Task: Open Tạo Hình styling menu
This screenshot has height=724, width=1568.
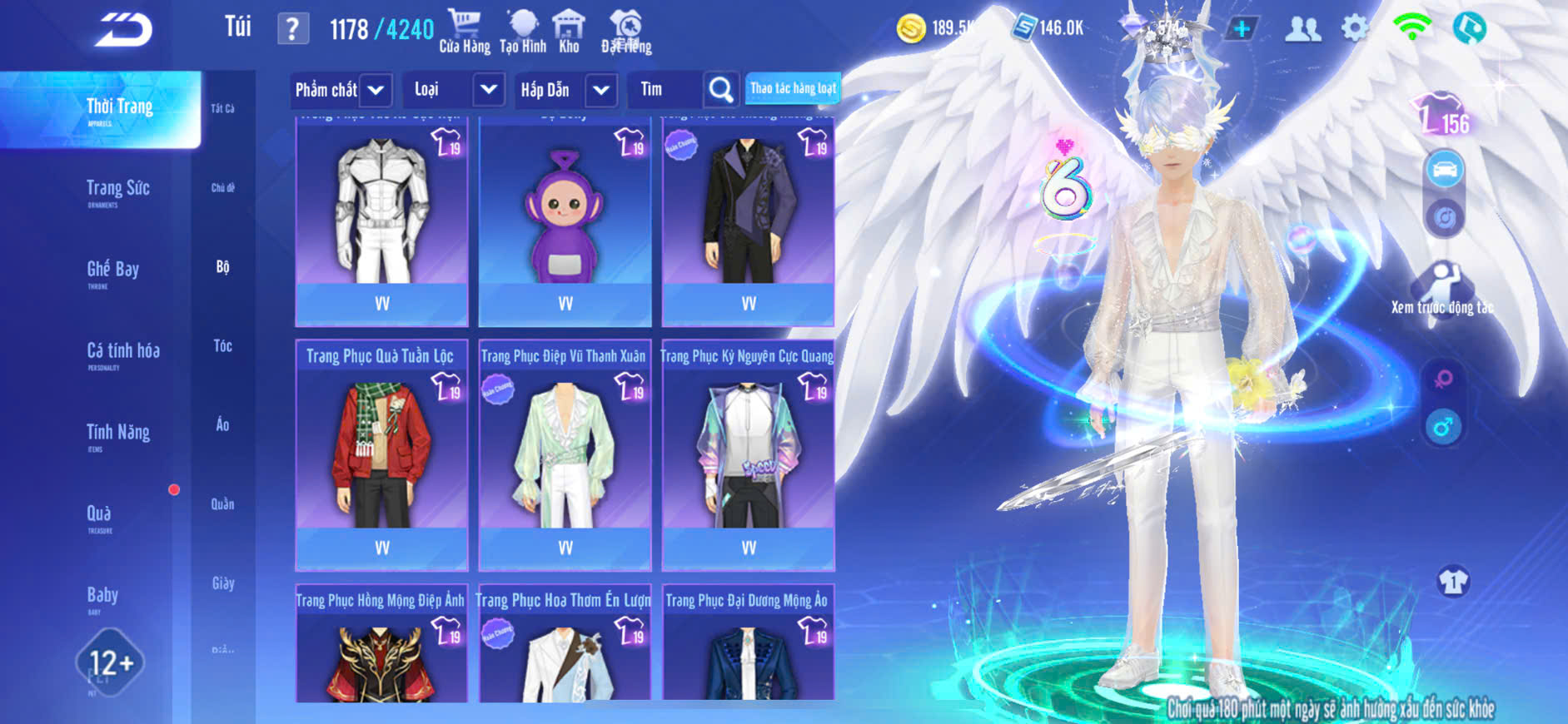Action: 523,32
